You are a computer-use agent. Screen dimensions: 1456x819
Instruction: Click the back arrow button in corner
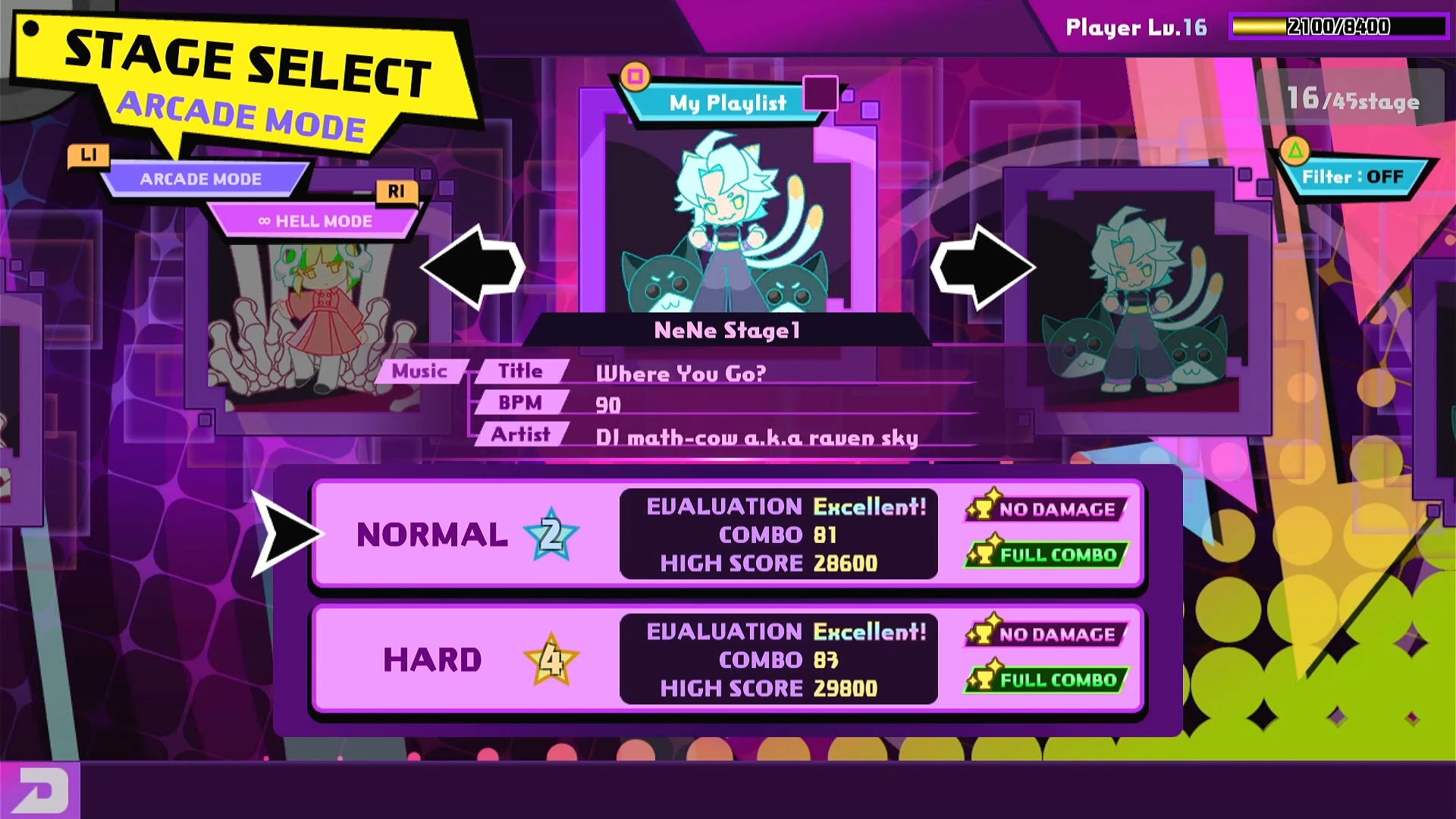39,790
